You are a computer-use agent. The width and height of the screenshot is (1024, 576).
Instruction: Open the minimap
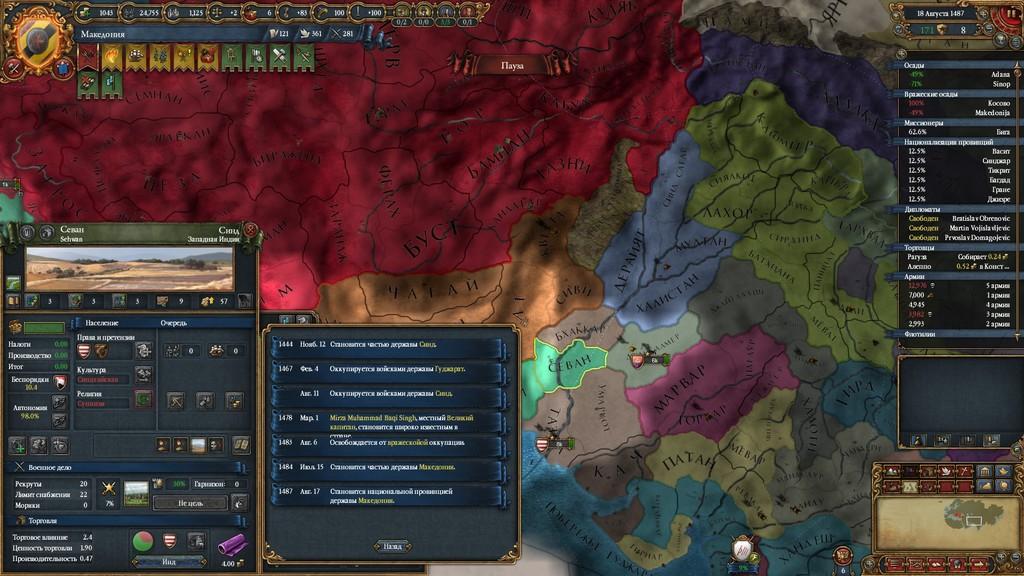click(x=946, y=512)
